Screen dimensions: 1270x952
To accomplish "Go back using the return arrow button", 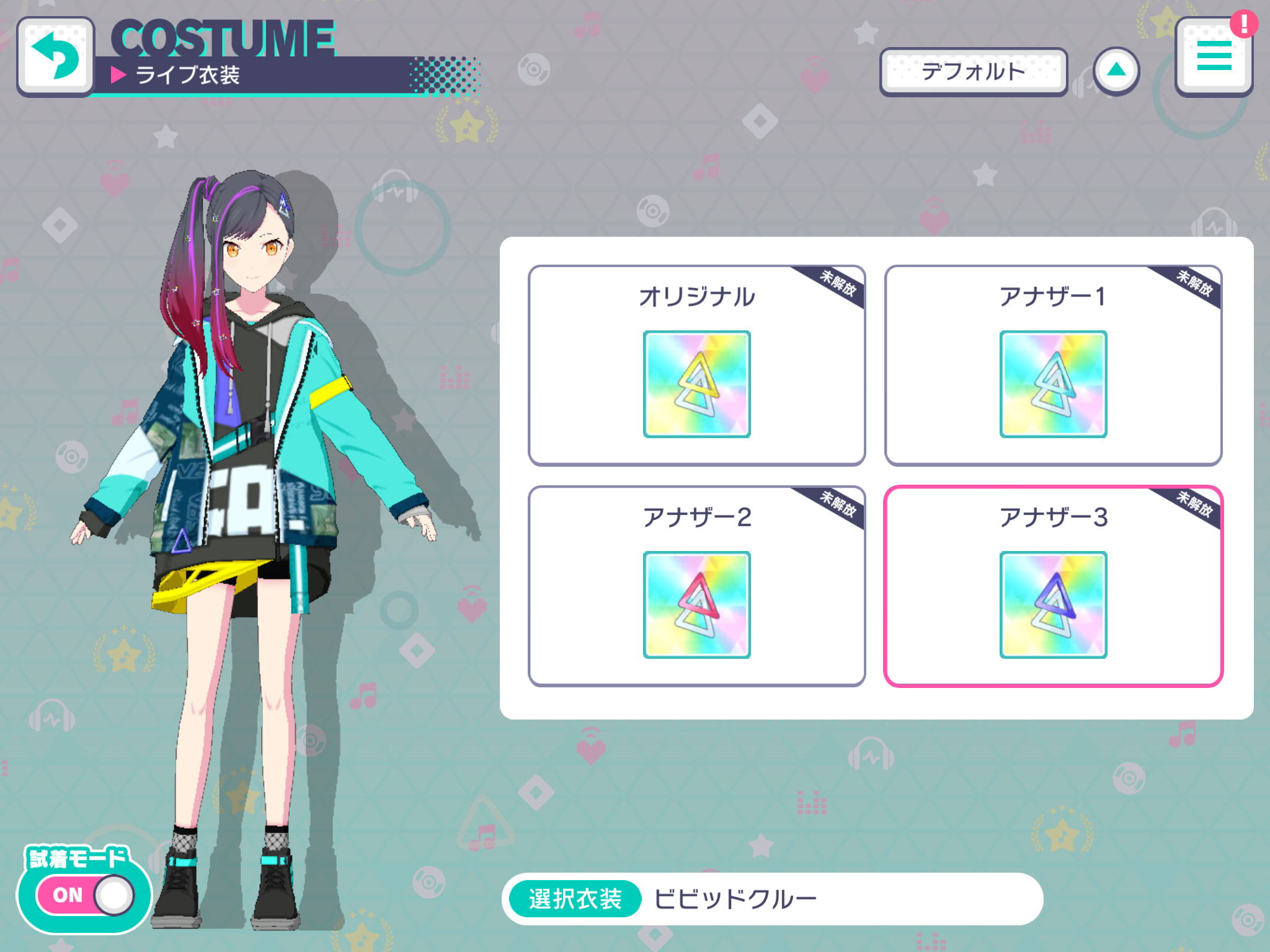I will pyautogui.click(x=56, y=57).
